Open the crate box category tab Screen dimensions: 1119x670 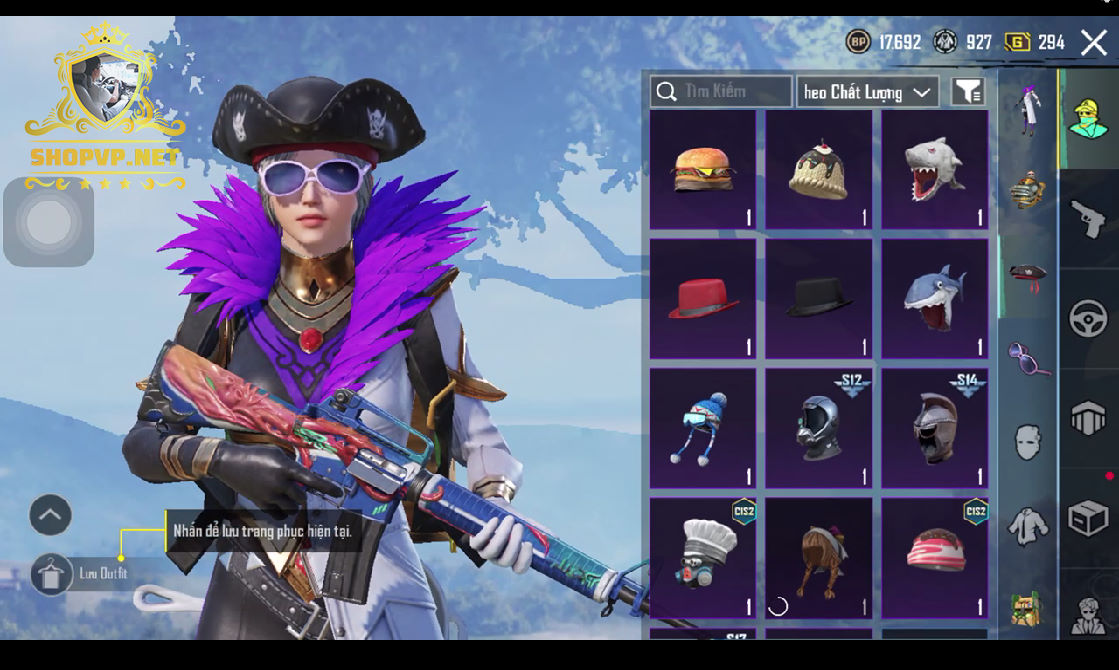pos(1088,518)
